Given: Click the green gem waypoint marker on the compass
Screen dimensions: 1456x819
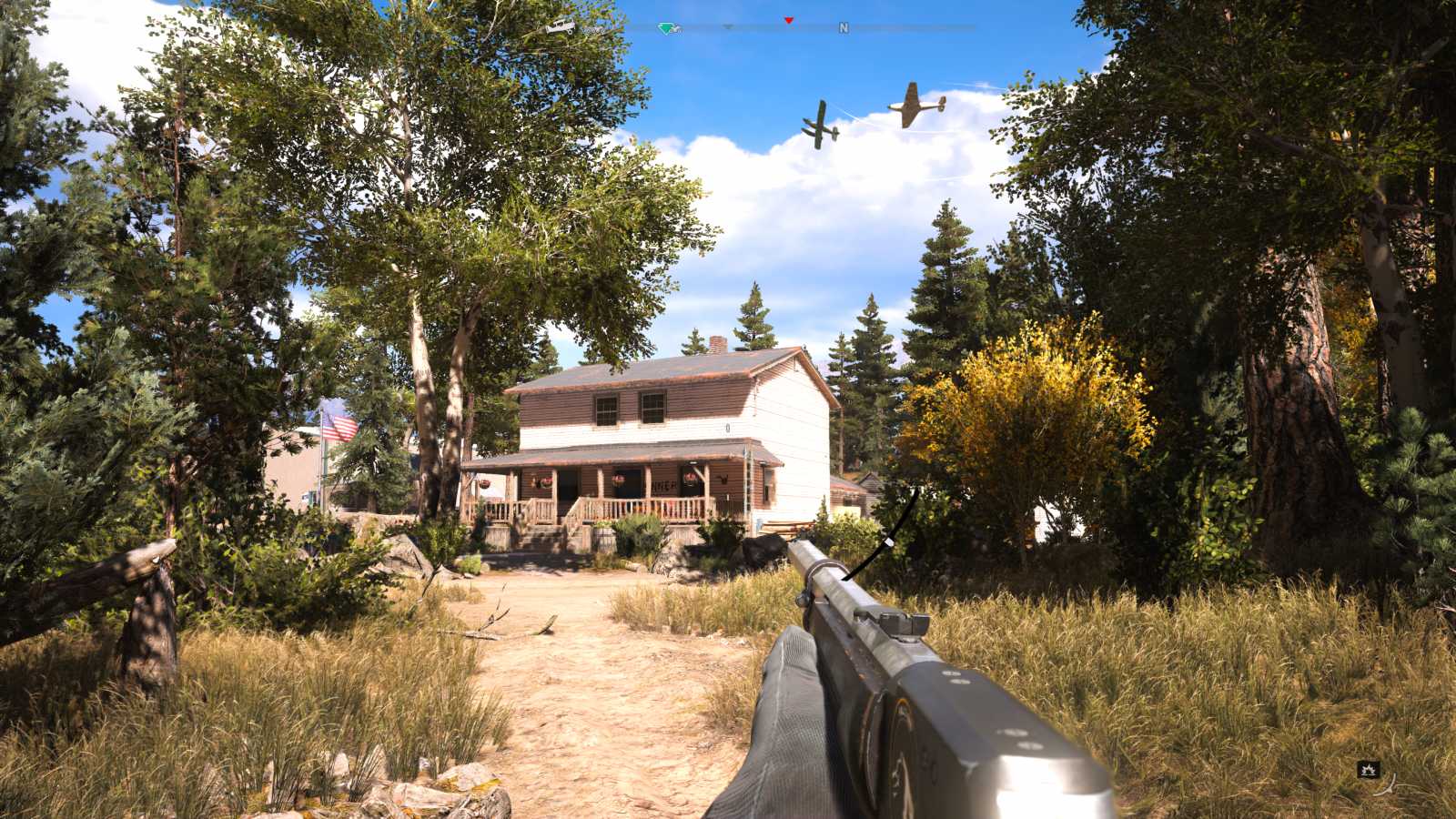Looking at the screenshot, I should pyautogui.click(x=665, y=28).
